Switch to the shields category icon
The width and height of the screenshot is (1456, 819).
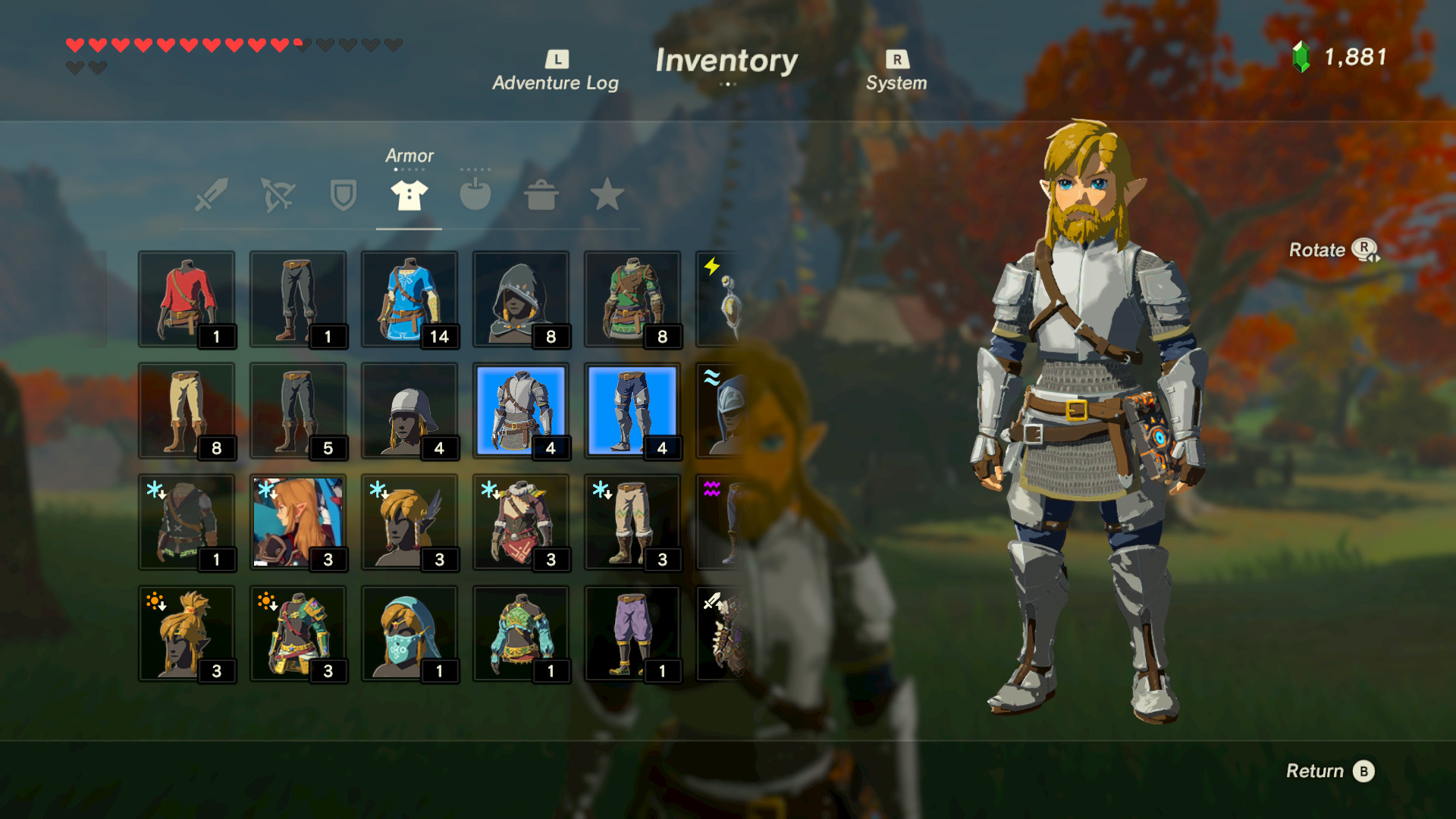pos(342,196)
